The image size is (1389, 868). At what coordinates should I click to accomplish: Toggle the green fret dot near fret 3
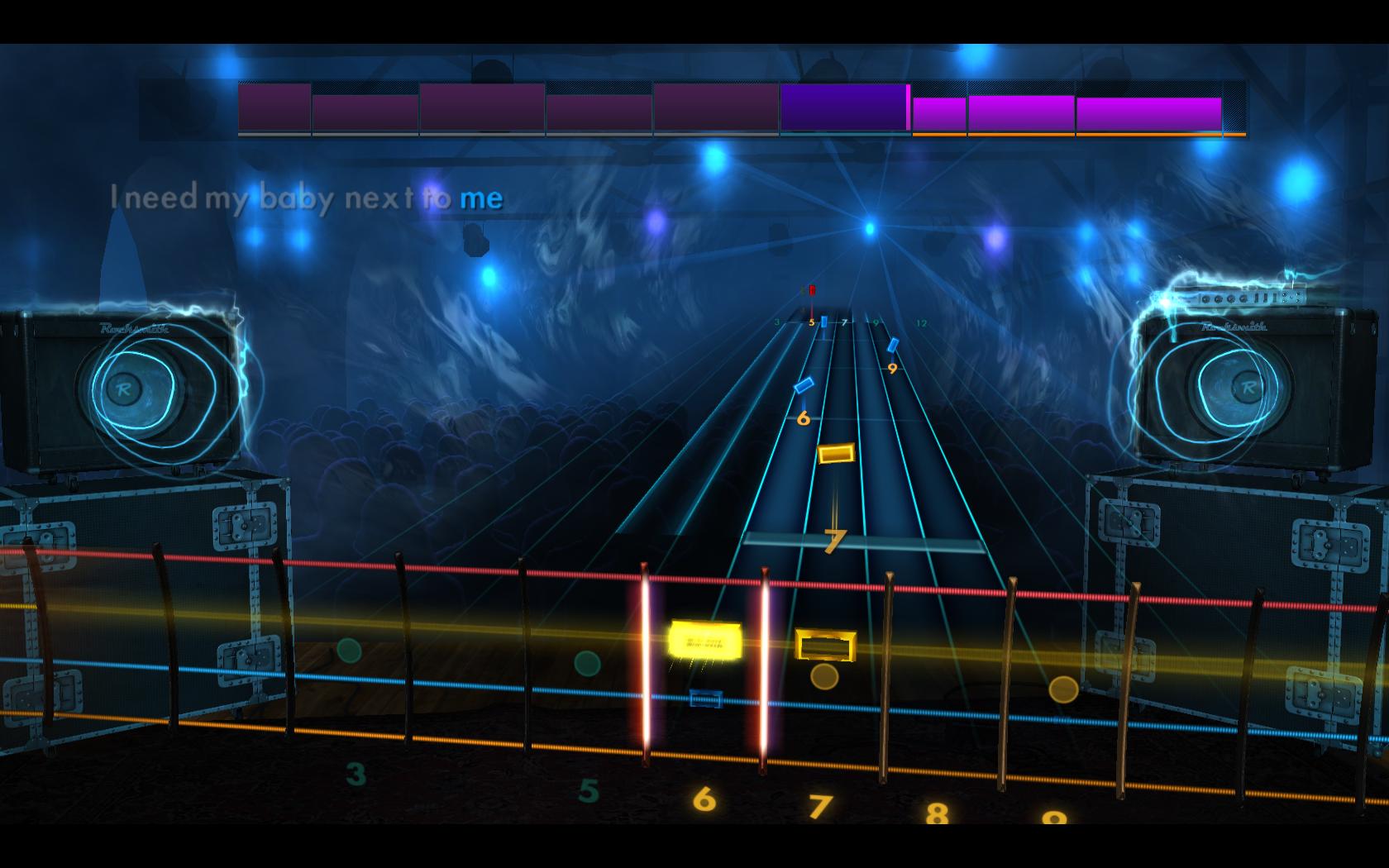click(x=348, y=650)
